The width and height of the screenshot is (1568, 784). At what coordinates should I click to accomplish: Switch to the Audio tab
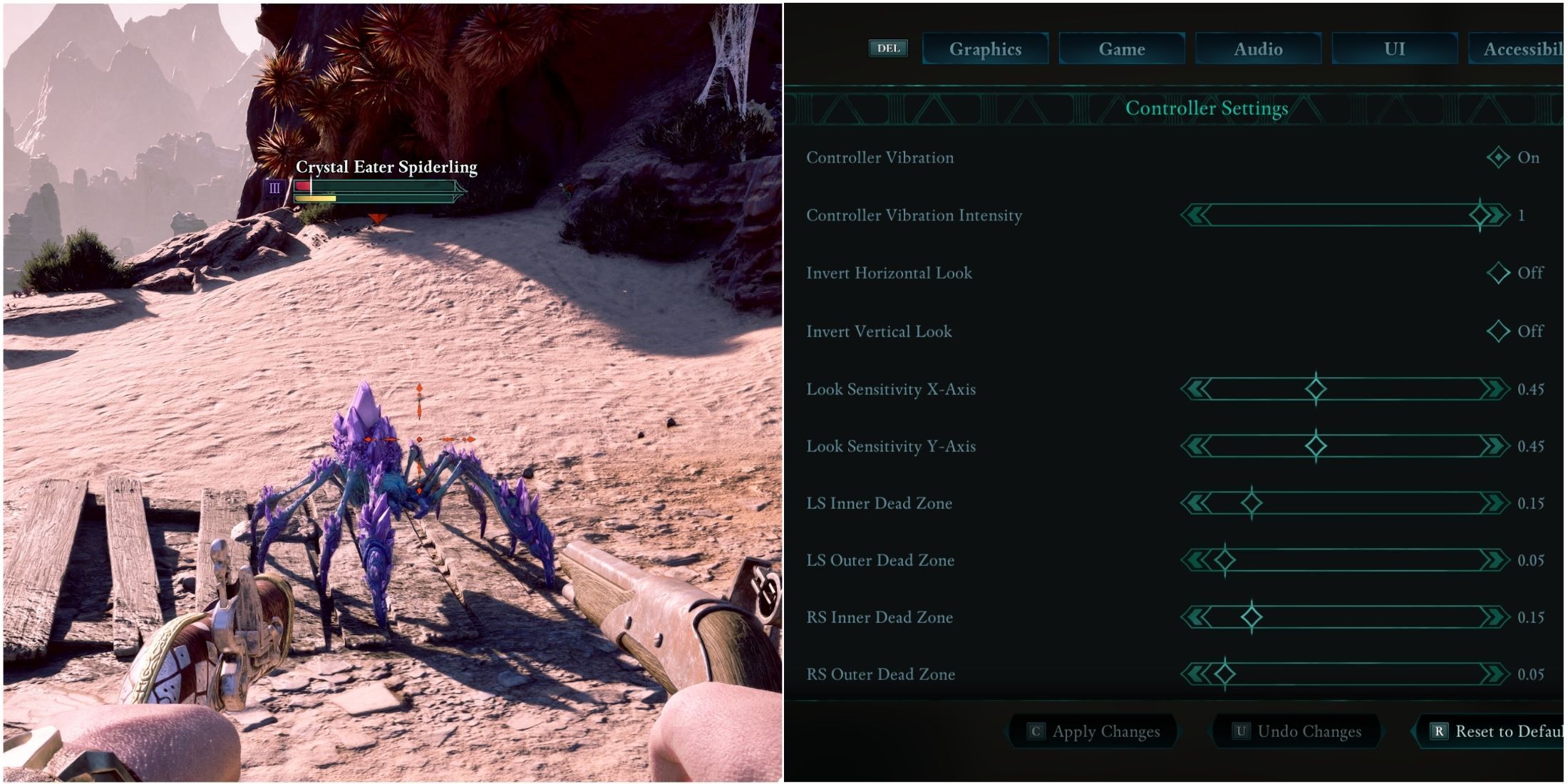tap(1258, 48)
